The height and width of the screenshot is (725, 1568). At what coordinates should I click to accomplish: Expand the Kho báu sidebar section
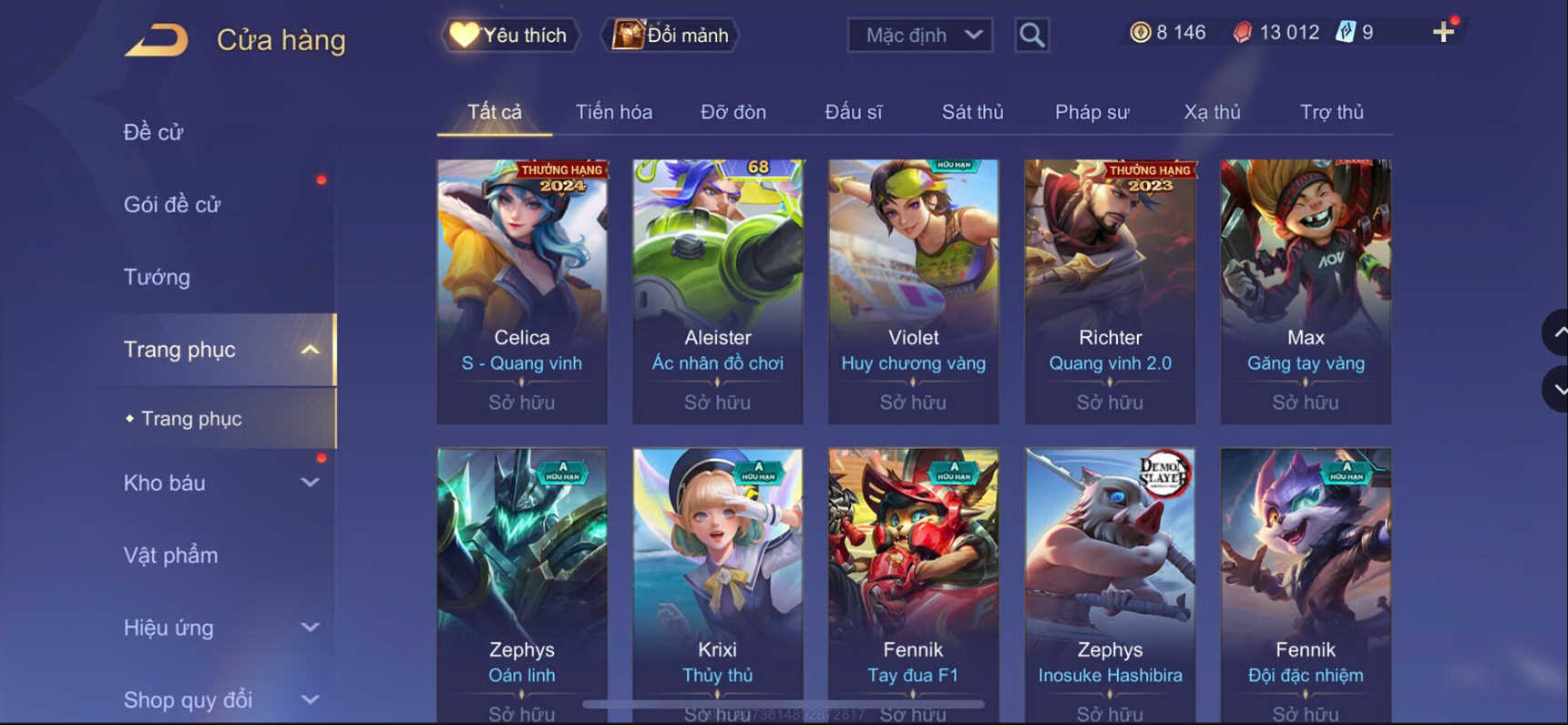[309, 483]
